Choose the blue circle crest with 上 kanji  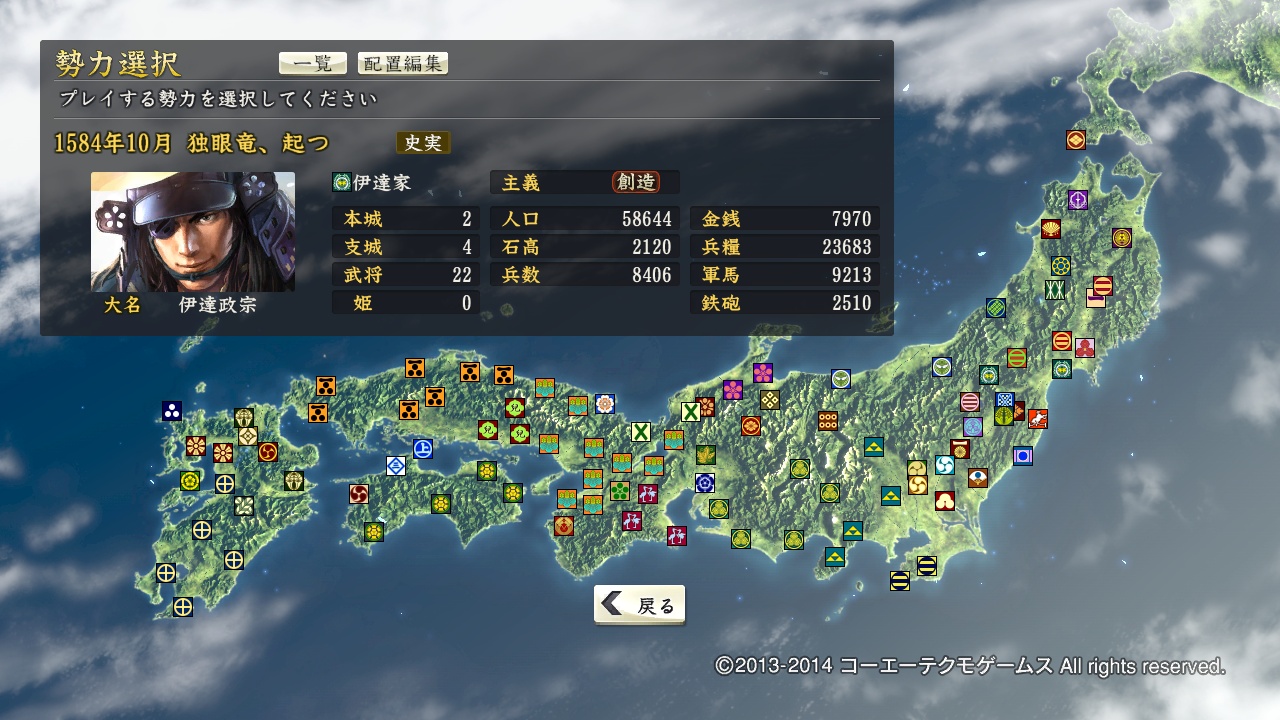click(x=423, y=449)
